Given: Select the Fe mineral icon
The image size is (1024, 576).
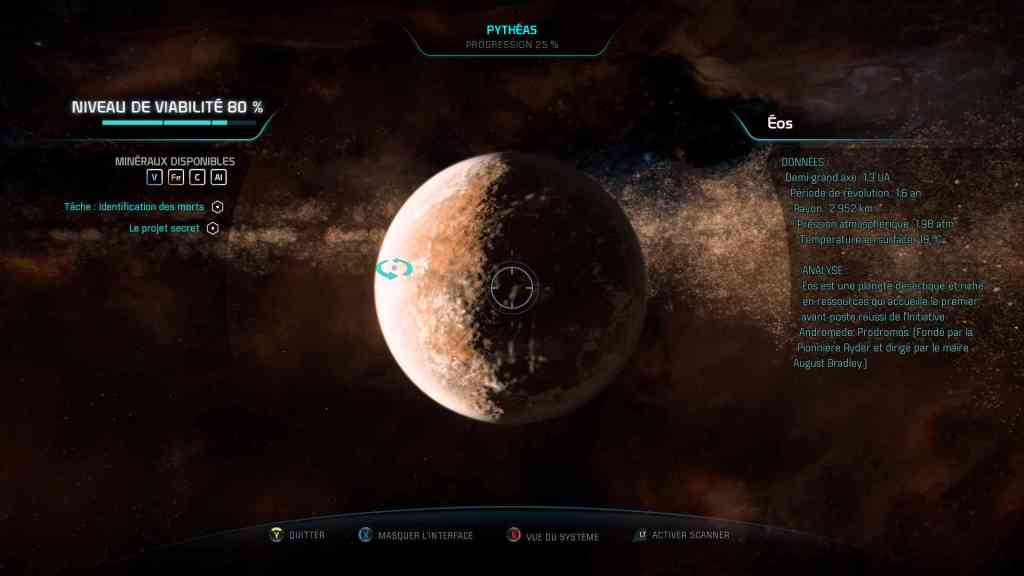Looking at the screenshot, I should click(176, 177).
